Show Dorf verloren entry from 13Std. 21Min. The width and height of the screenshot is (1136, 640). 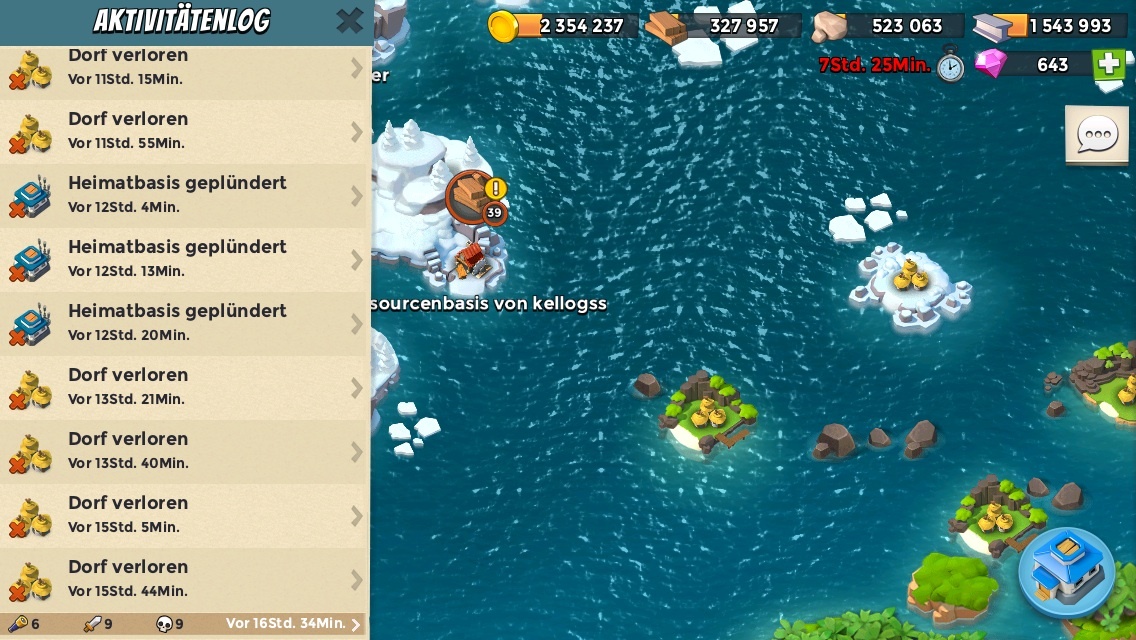tap(185, 387)
